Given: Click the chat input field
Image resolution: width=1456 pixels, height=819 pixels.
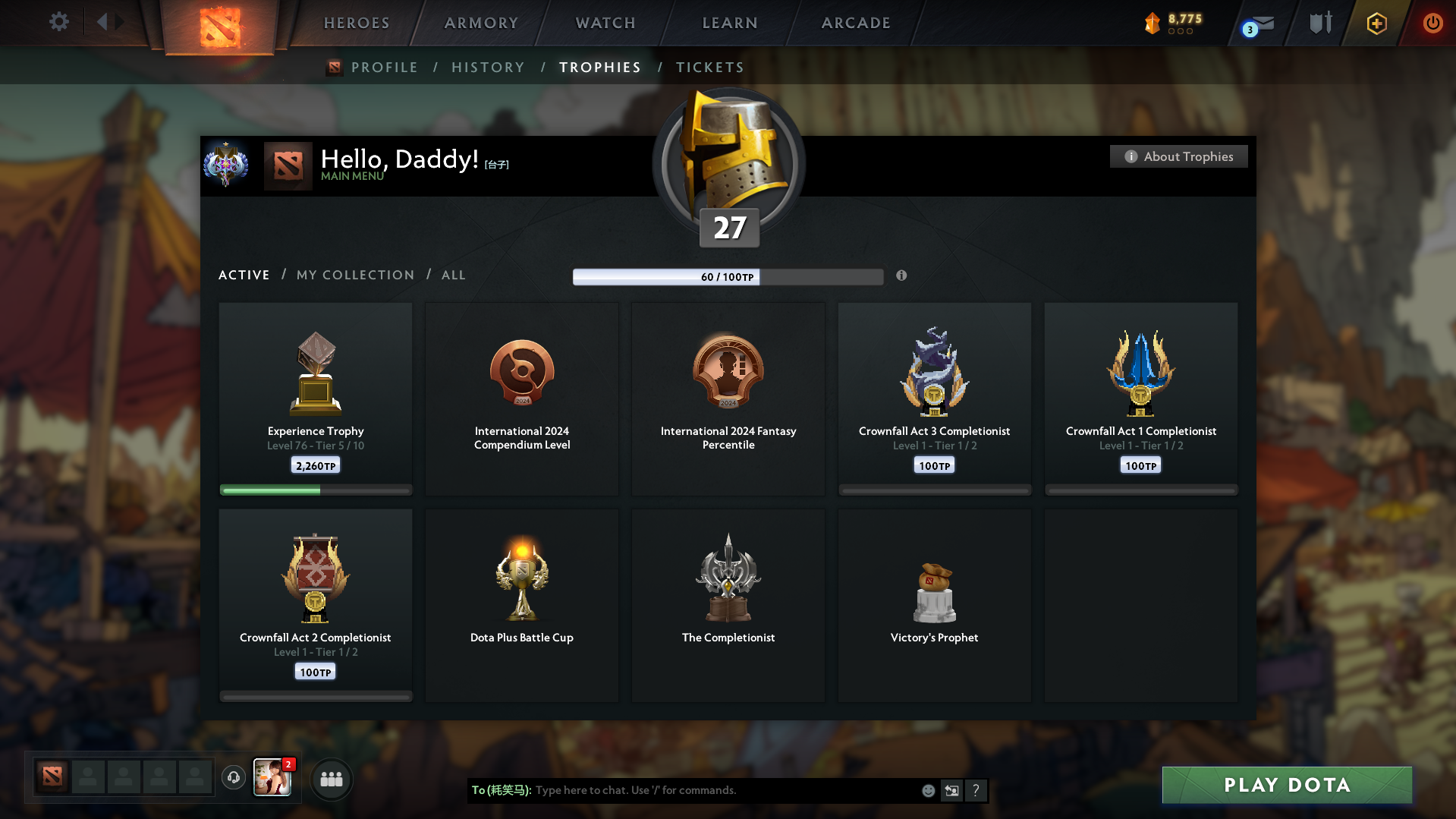Looking at the screenshot, I should pyautogui.click(x=721, y=789).
